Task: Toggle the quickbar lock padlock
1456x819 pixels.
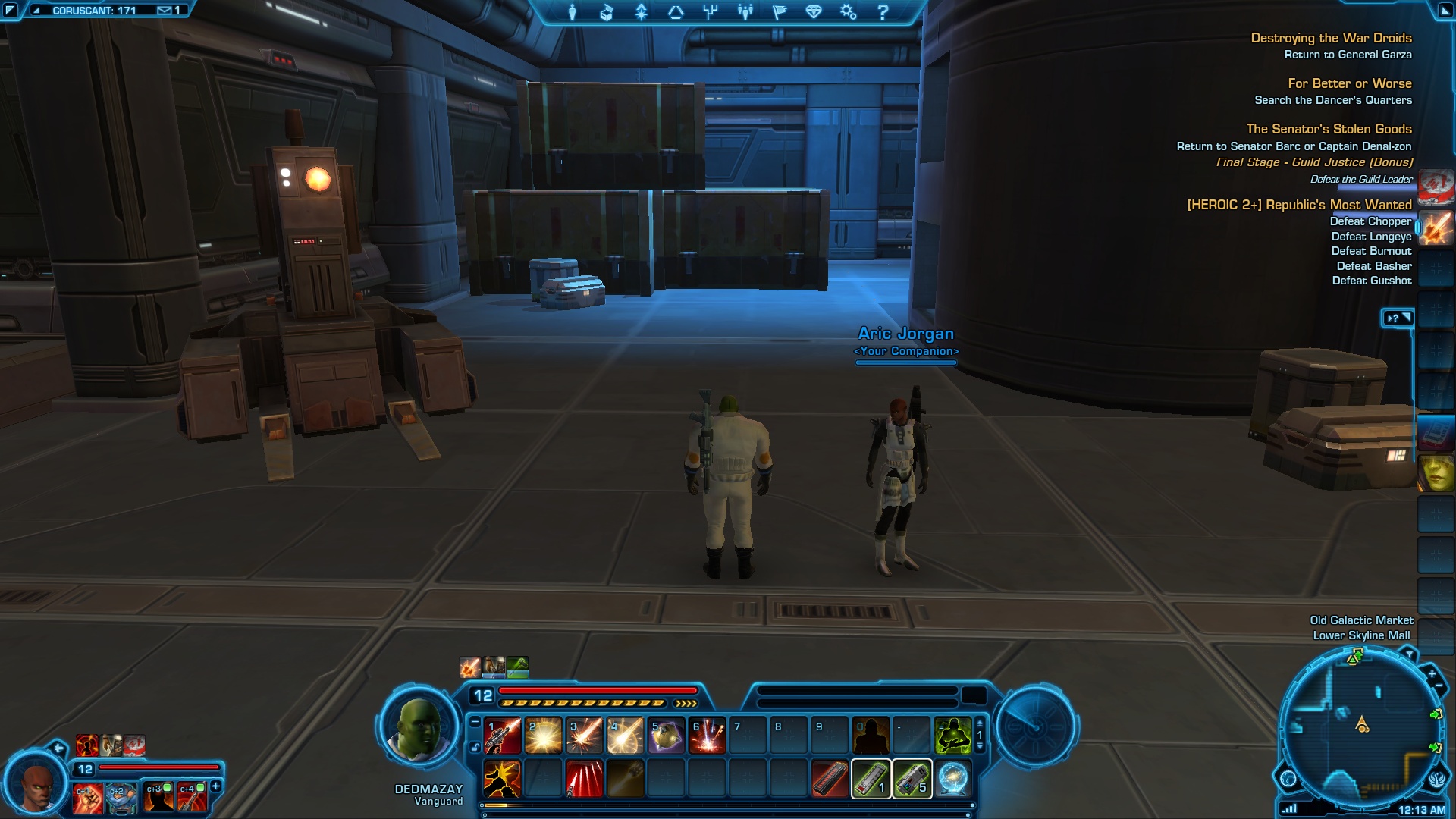Action: tap(475, 747)
